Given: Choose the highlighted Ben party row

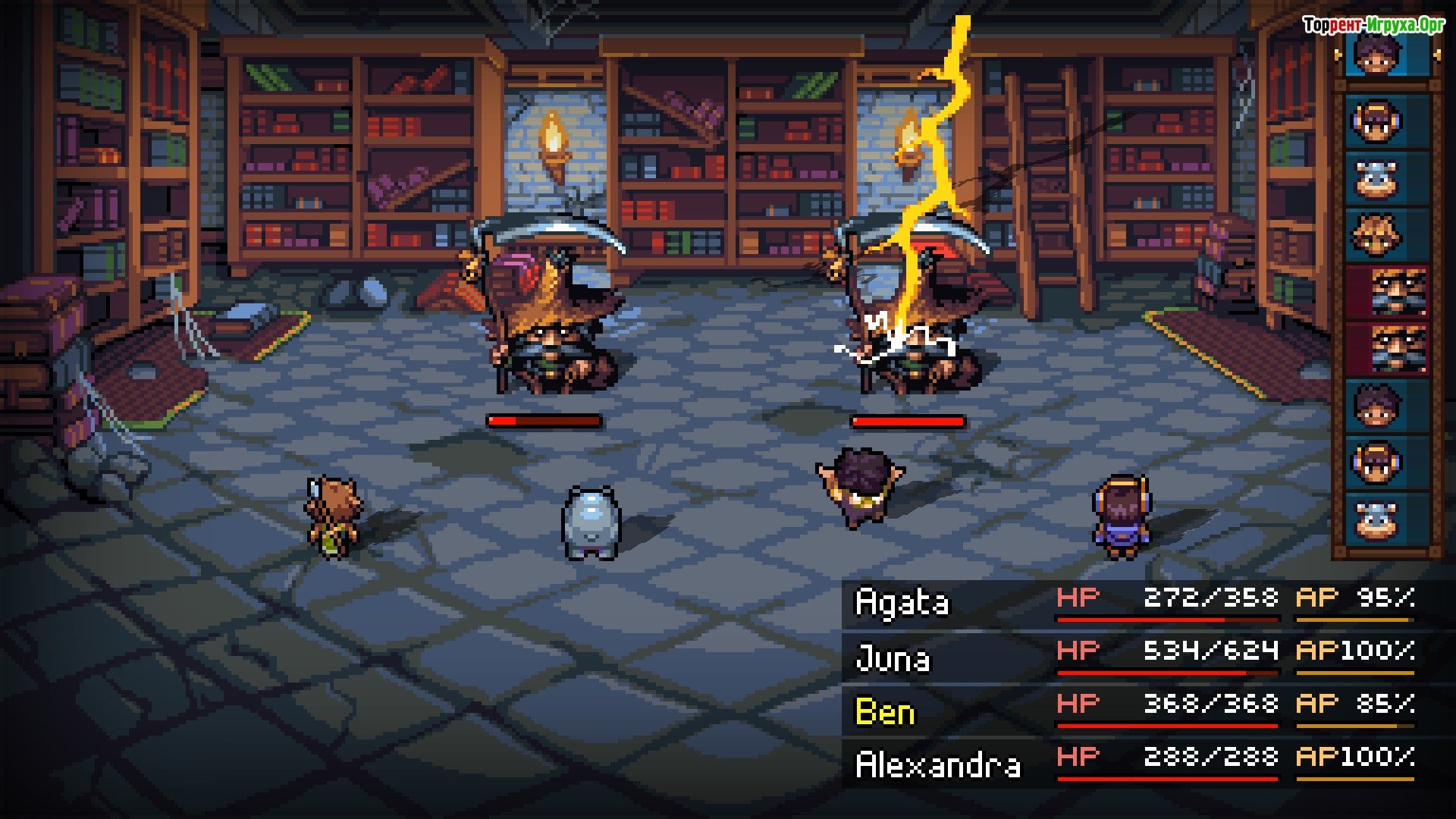Looking at the screenshot, I should coord(1137,710).
